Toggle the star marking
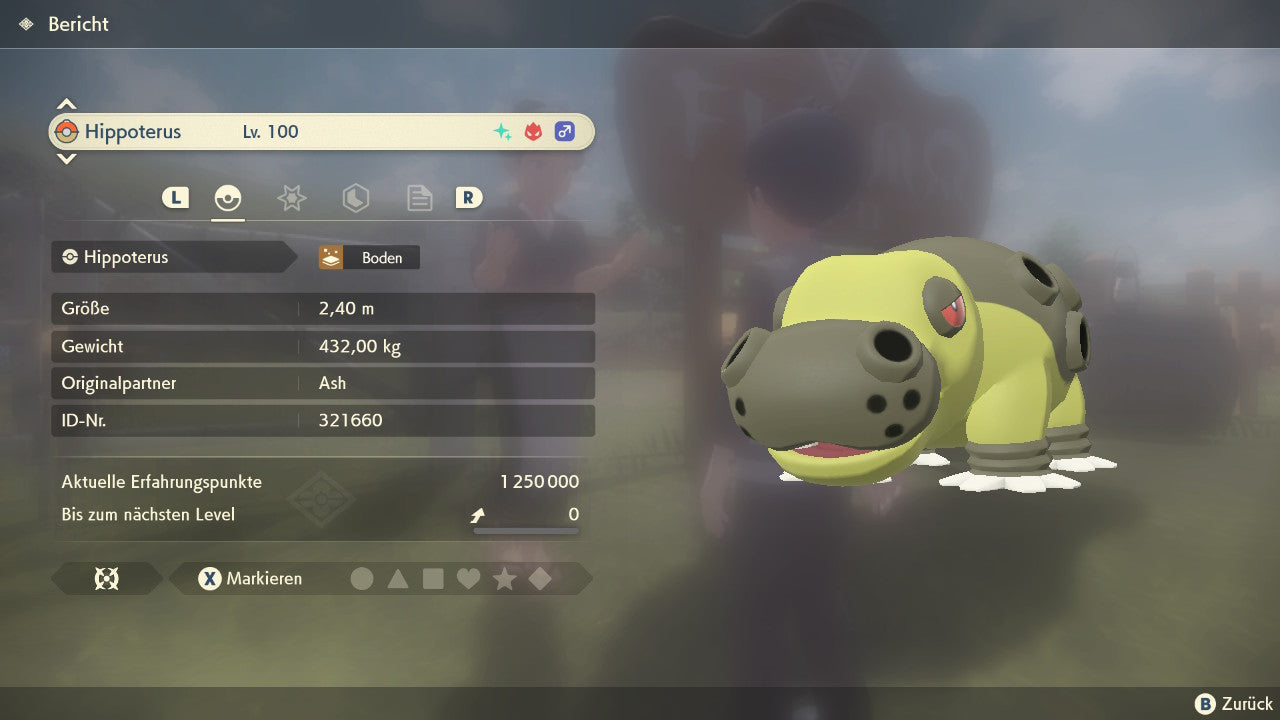Image resolution: width=1280 pixels, height=720 pixels. [x=504, y=579]
